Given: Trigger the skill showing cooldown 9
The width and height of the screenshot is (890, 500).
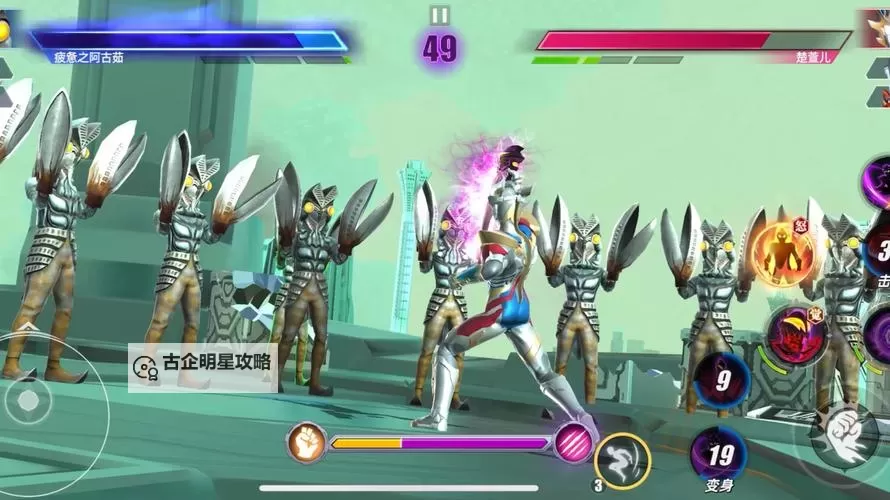Looking at the screenshot, I should tap(721, 380).
